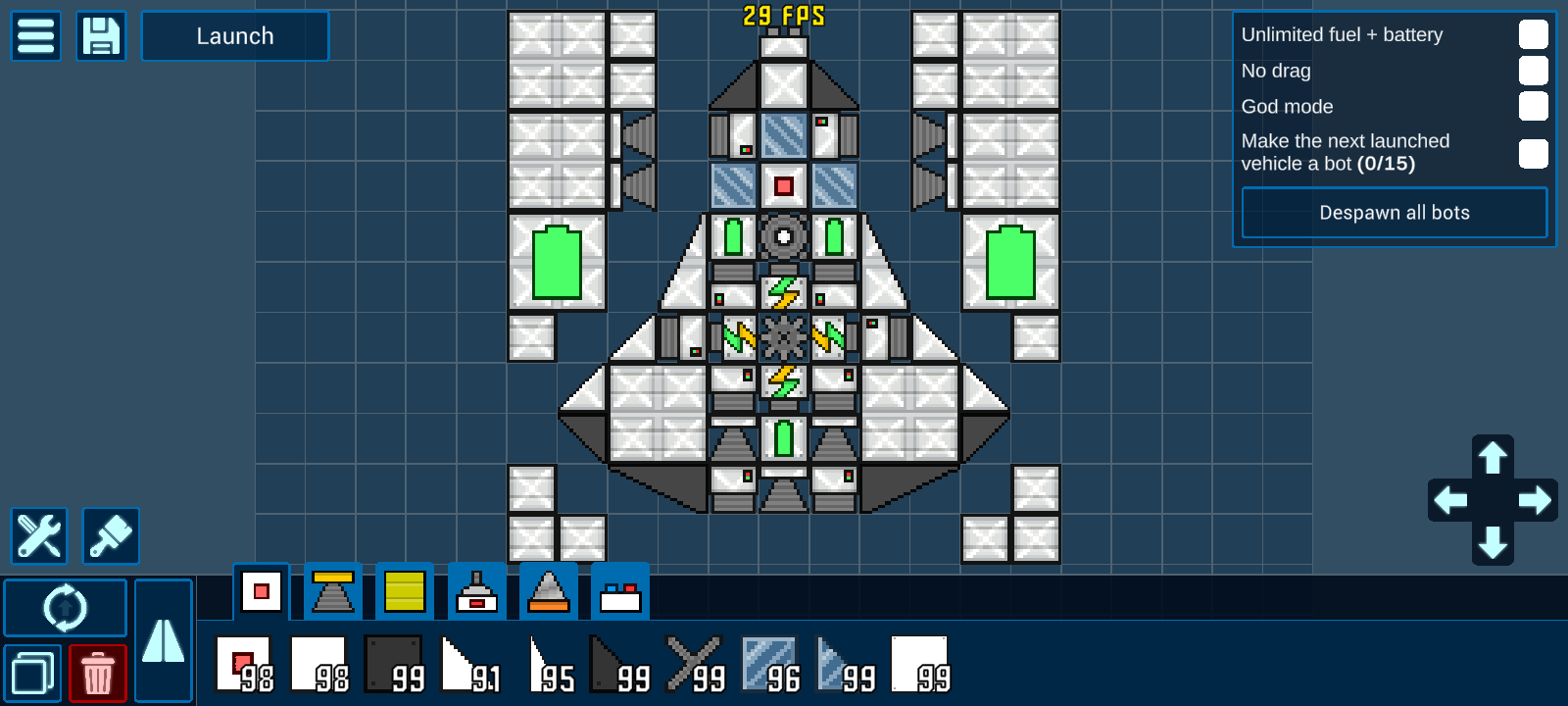Move the view up with the up arrow
The height and width of the screenshot is (706, 1568).
[1493, 457]
